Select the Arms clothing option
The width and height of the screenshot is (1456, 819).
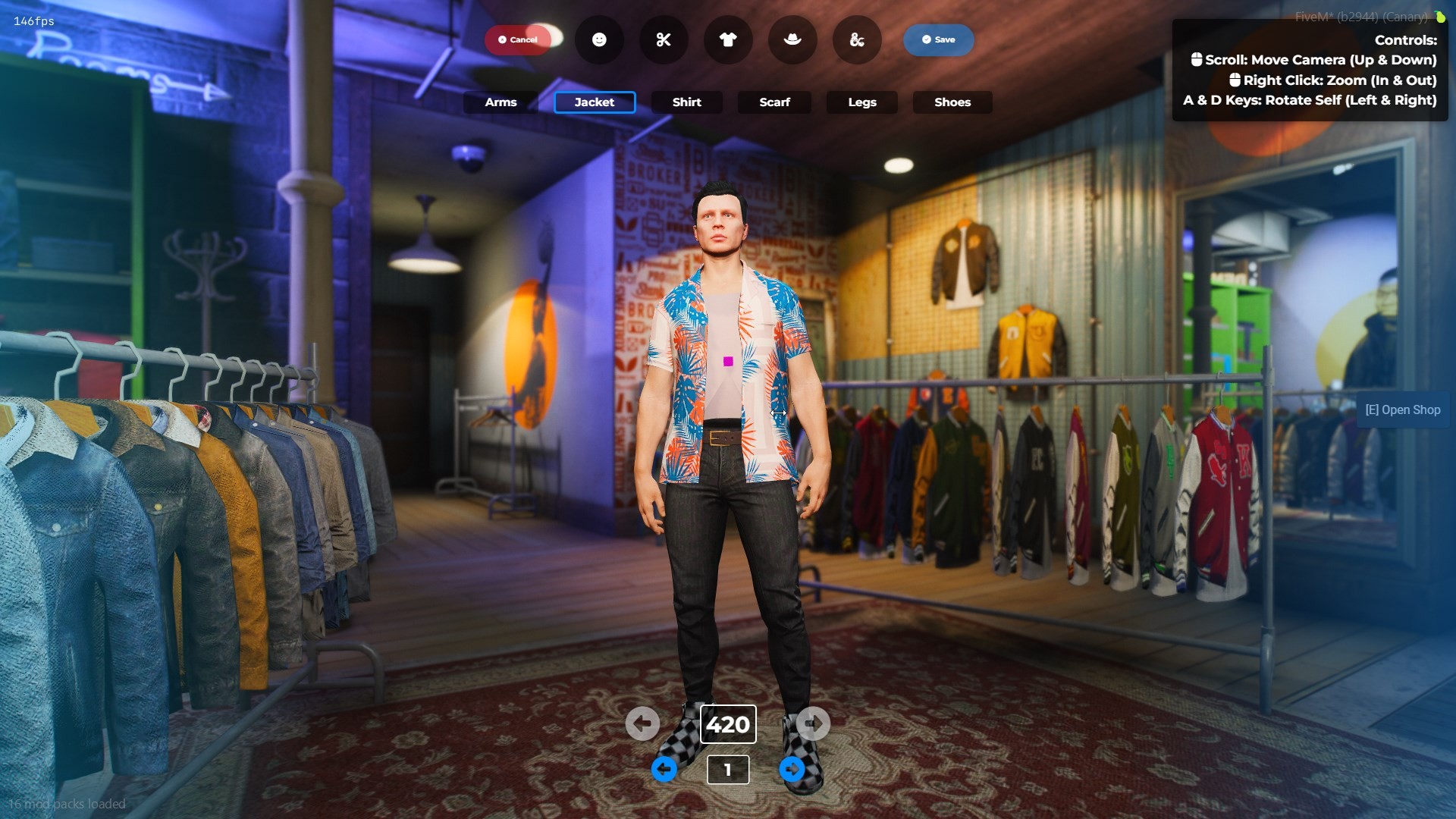(500, 102)
